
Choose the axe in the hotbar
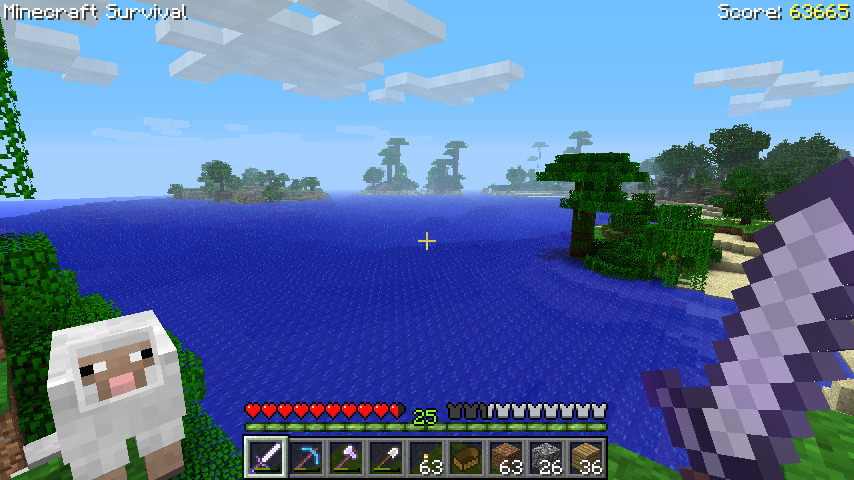point(346,458)
